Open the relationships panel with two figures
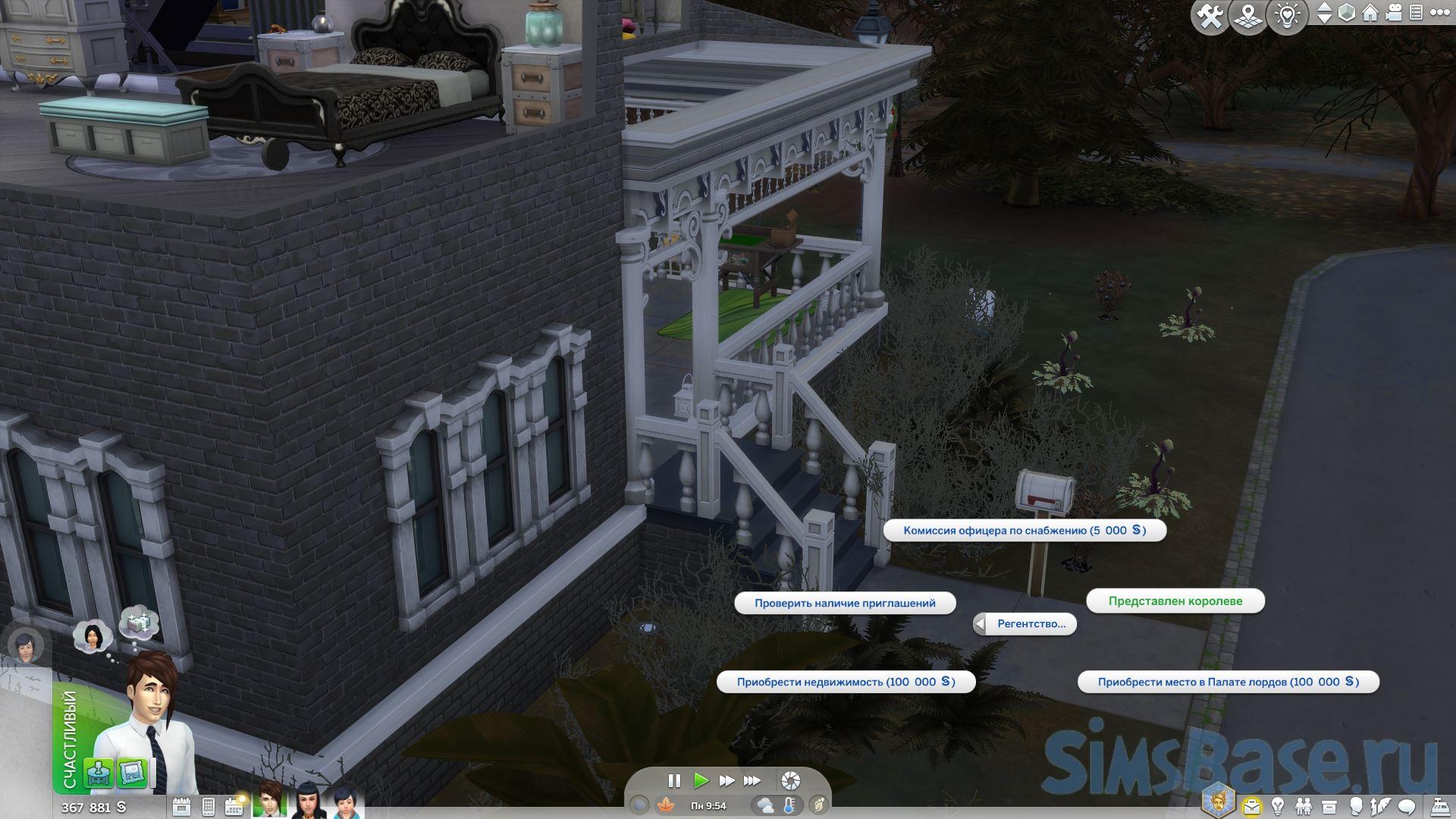 tap(1304, 806)
